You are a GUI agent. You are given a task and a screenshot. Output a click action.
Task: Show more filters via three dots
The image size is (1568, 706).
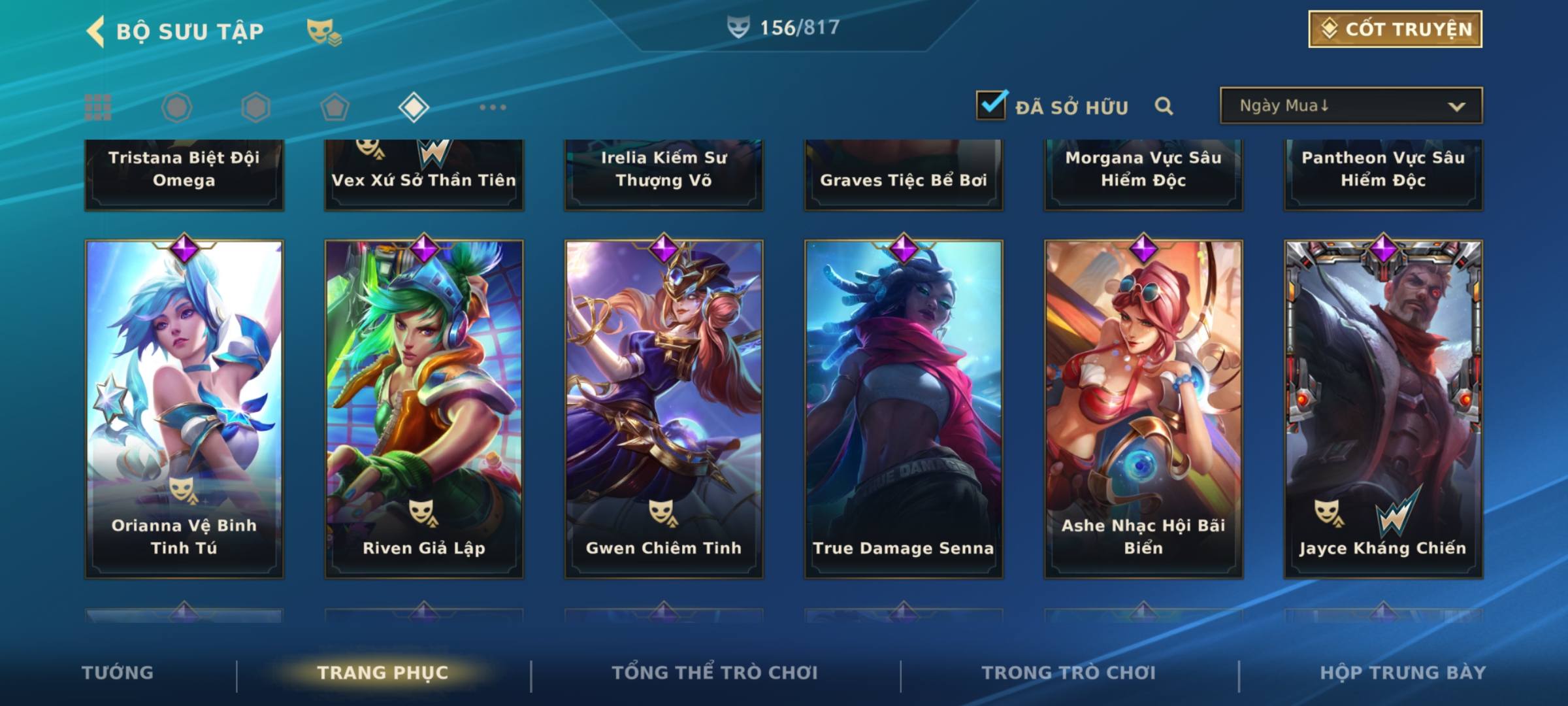(493, 107)
